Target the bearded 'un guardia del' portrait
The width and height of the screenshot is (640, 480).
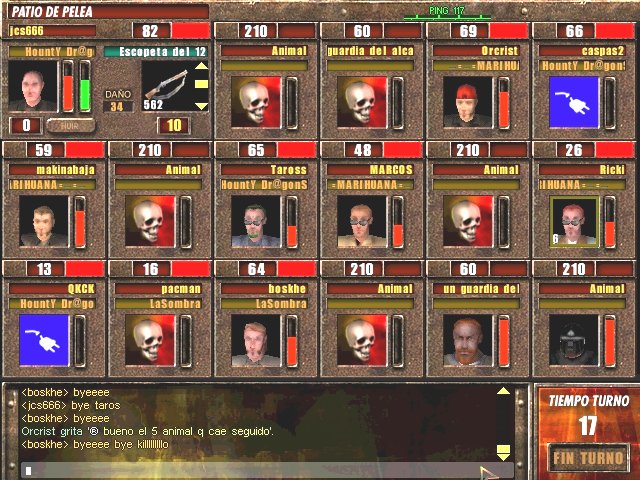point(467,339)
